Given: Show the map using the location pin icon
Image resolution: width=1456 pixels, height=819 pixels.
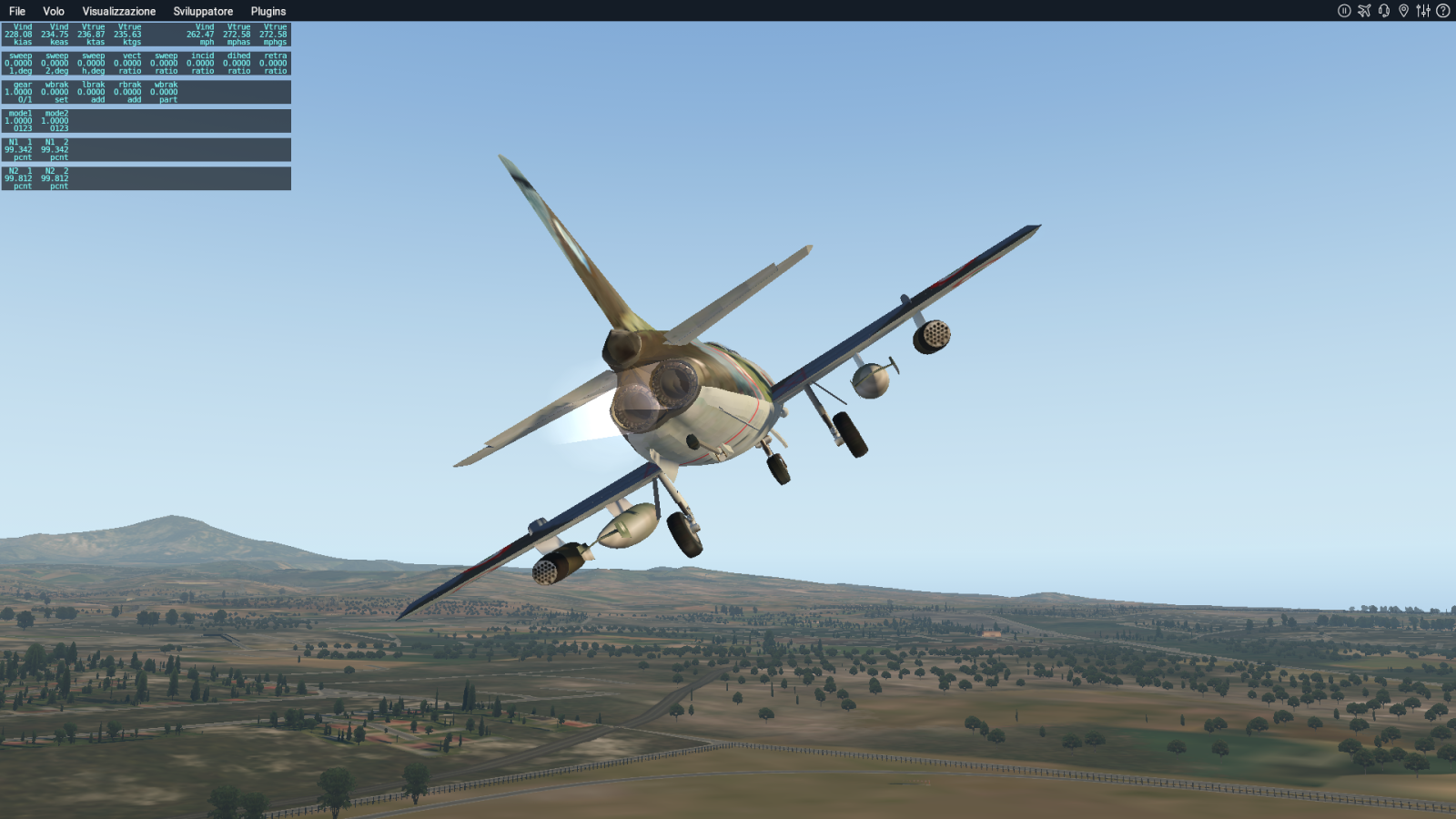Looking at the screenshot, I should (x=1403, y=11).
